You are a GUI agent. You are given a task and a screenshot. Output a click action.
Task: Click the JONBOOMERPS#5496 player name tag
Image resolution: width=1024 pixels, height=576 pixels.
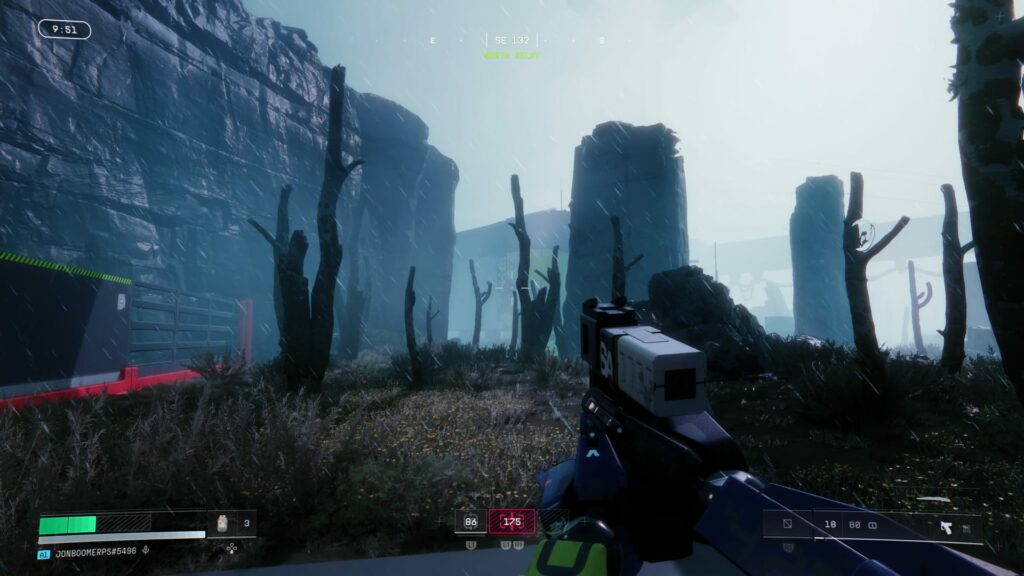point(96,551)
